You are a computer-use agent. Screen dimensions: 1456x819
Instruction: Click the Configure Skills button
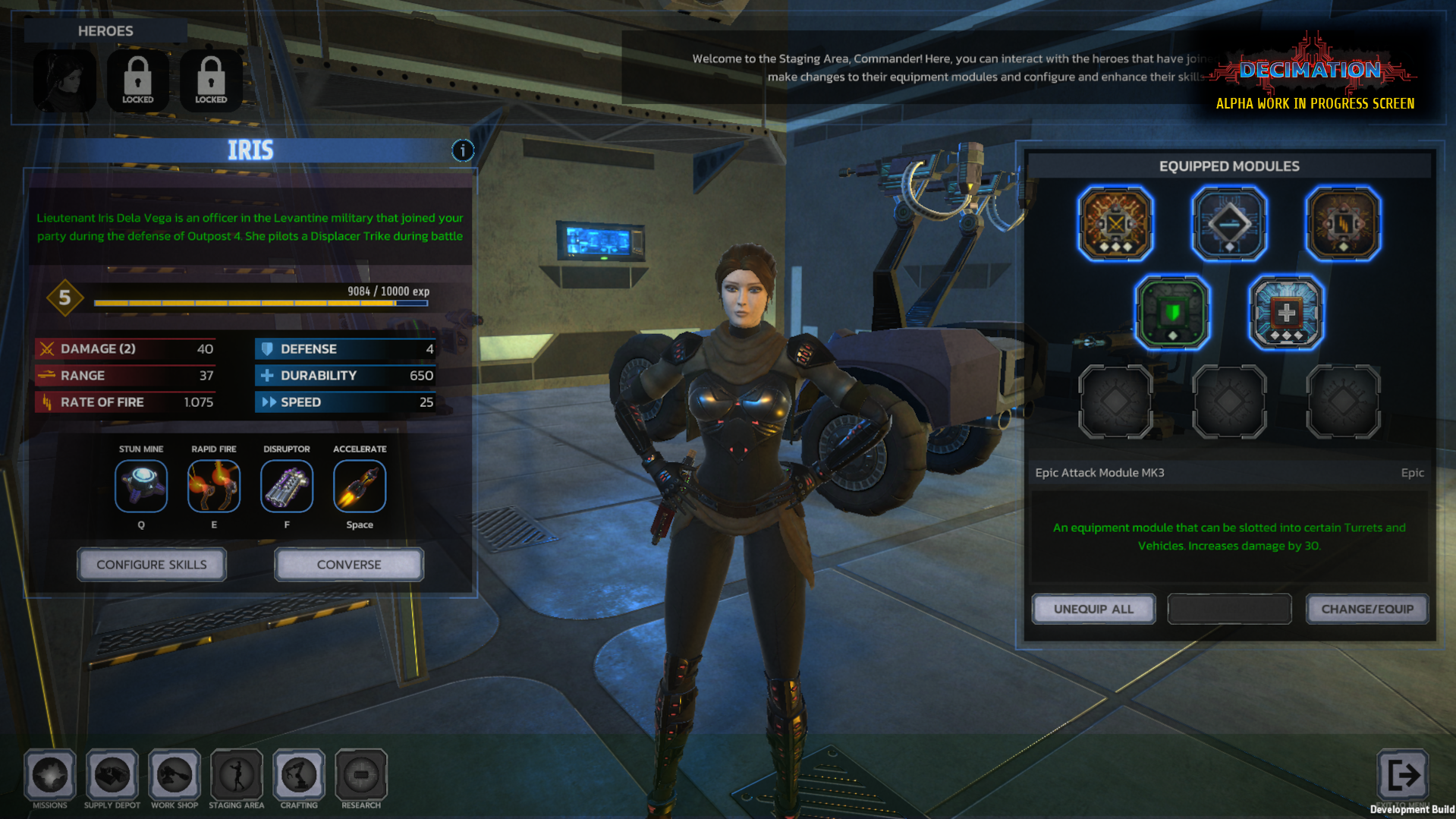(x=152, y=565)
